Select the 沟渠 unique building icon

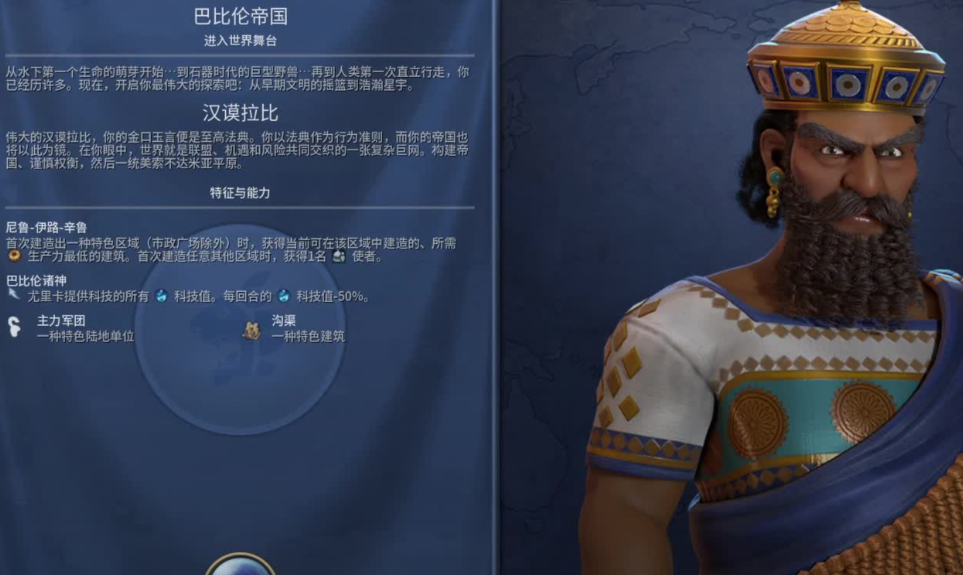tap(252, 329)
